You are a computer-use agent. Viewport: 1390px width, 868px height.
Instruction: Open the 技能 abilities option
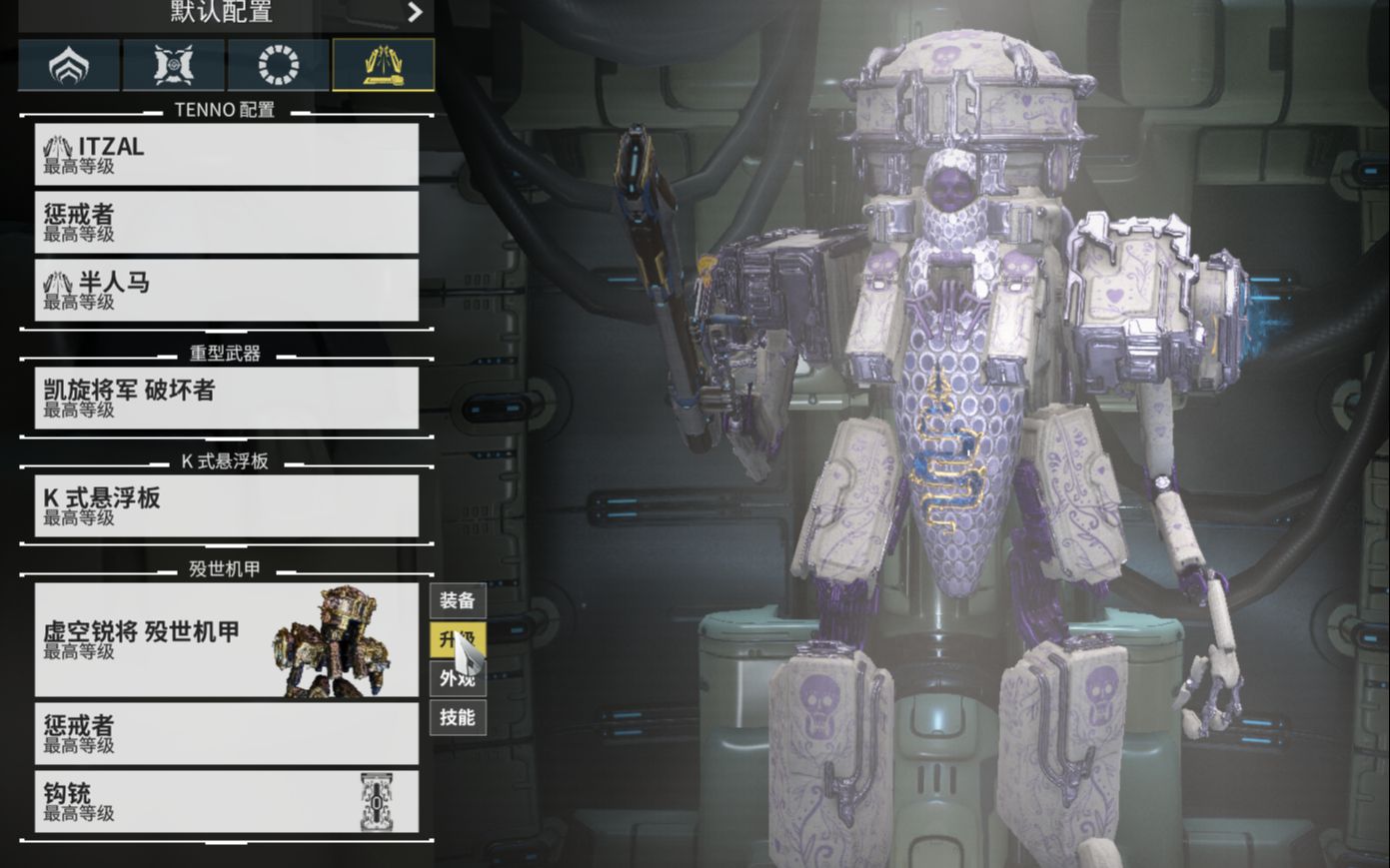(458, 717)
